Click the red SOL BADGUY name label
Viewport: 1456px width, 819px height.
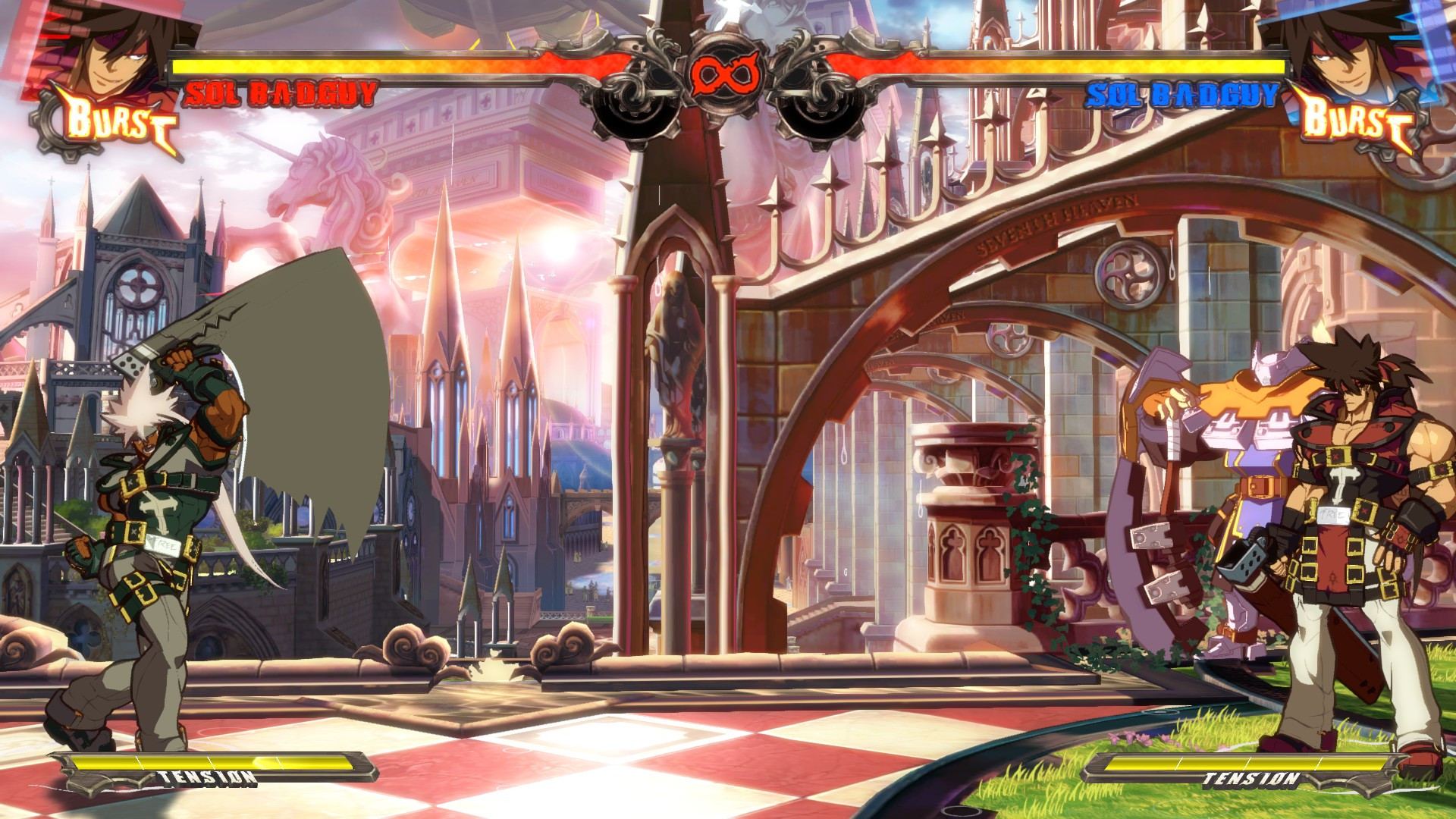point(281,93)
